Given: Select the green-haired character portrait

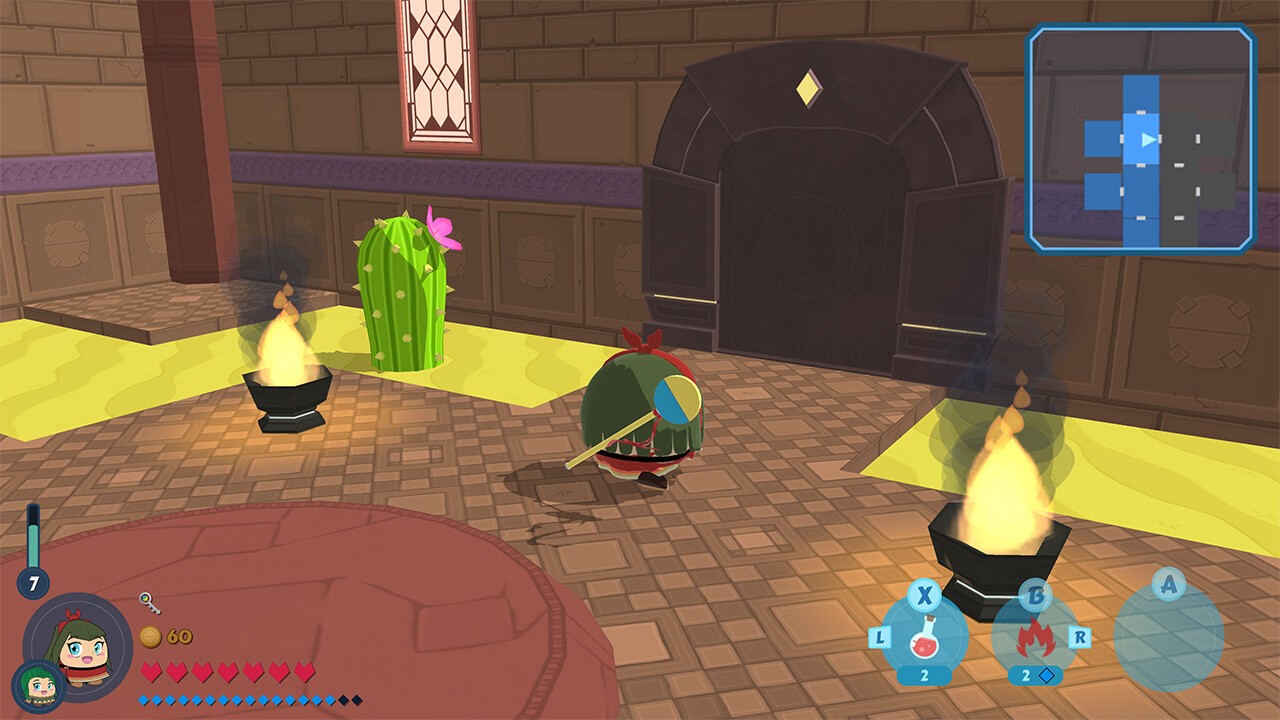Looking at the screenshot, I should coord(80,645).
